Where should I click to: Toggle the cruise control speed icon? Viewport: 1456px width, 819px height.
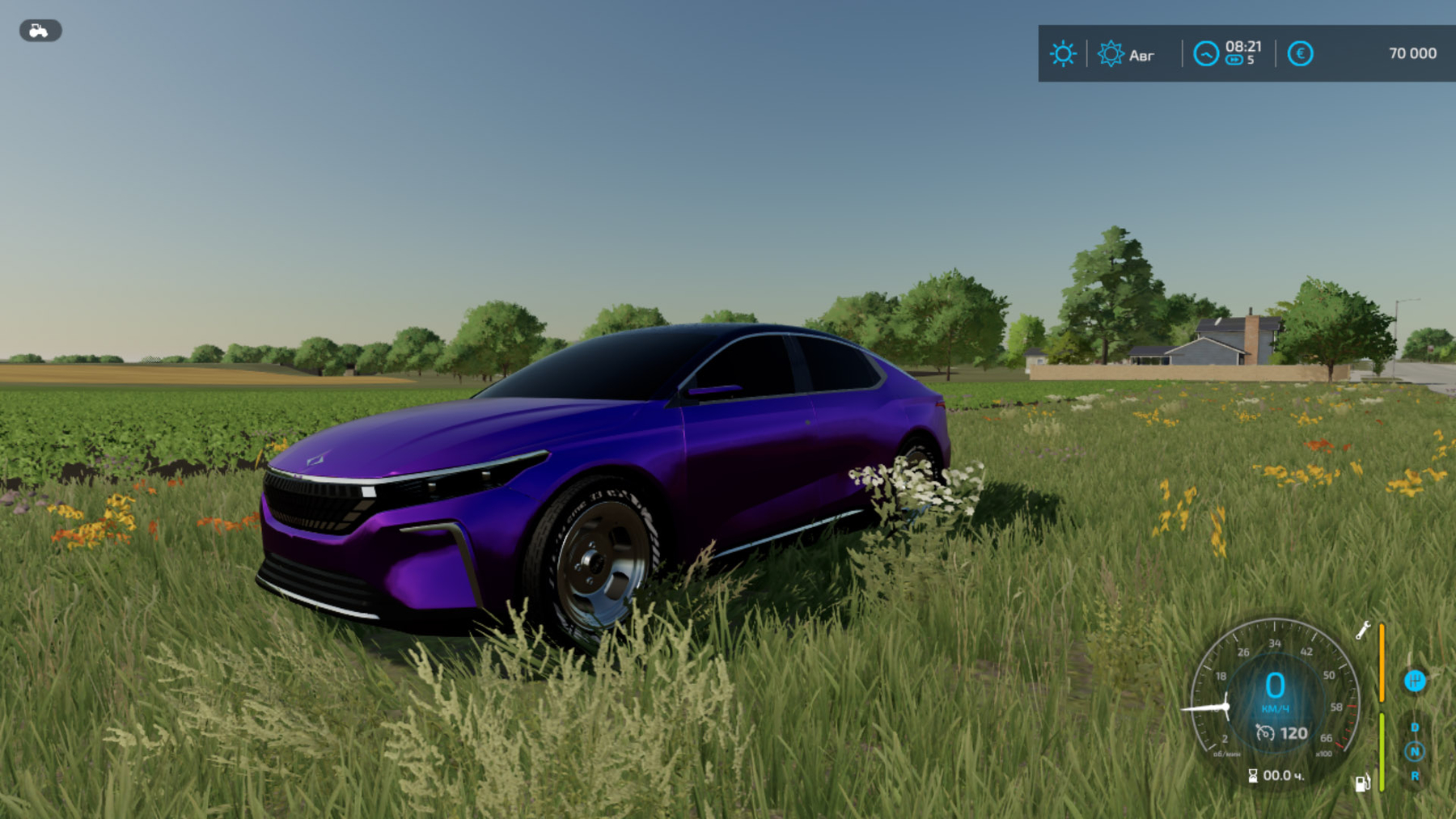click(x=1265, y=733)
